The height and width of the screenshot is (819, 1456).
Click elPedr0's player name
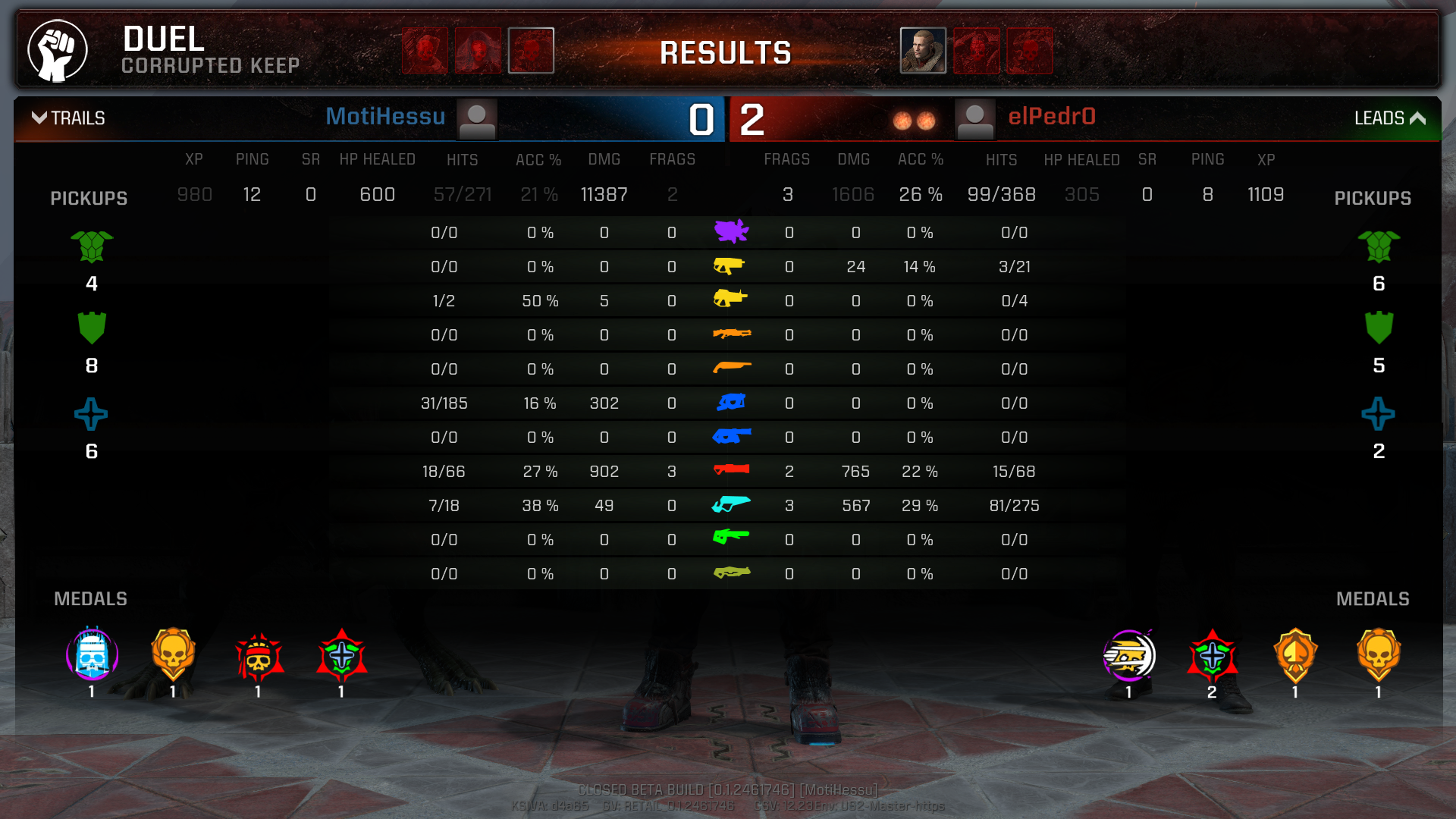tap(1051, 117)
